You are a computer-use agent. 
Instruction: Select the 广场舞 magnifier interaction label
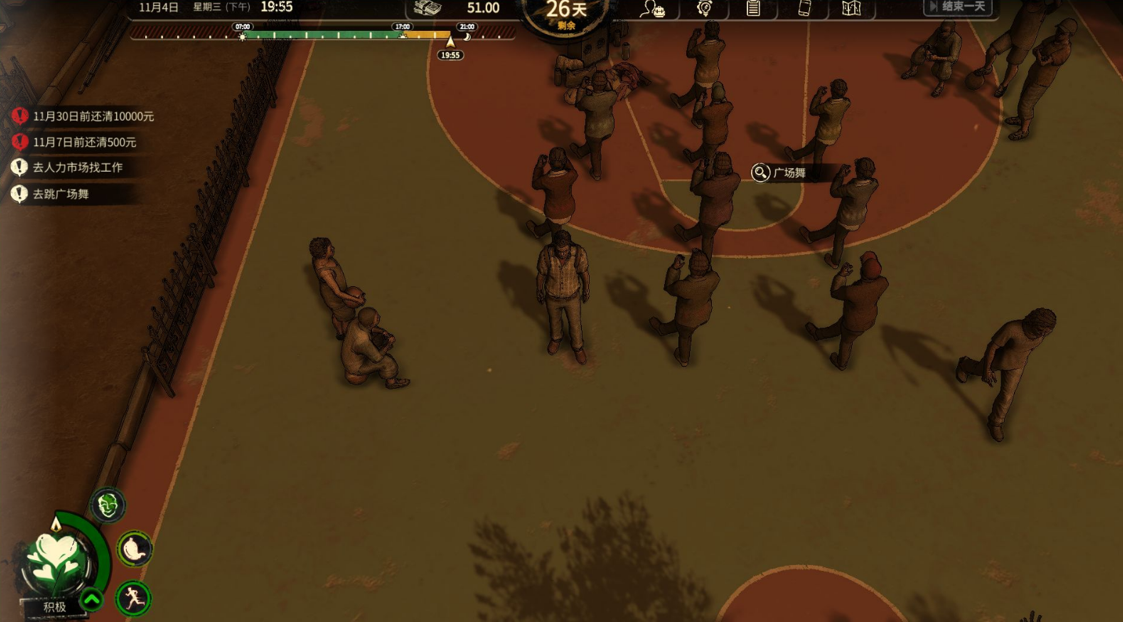(780, 173)
